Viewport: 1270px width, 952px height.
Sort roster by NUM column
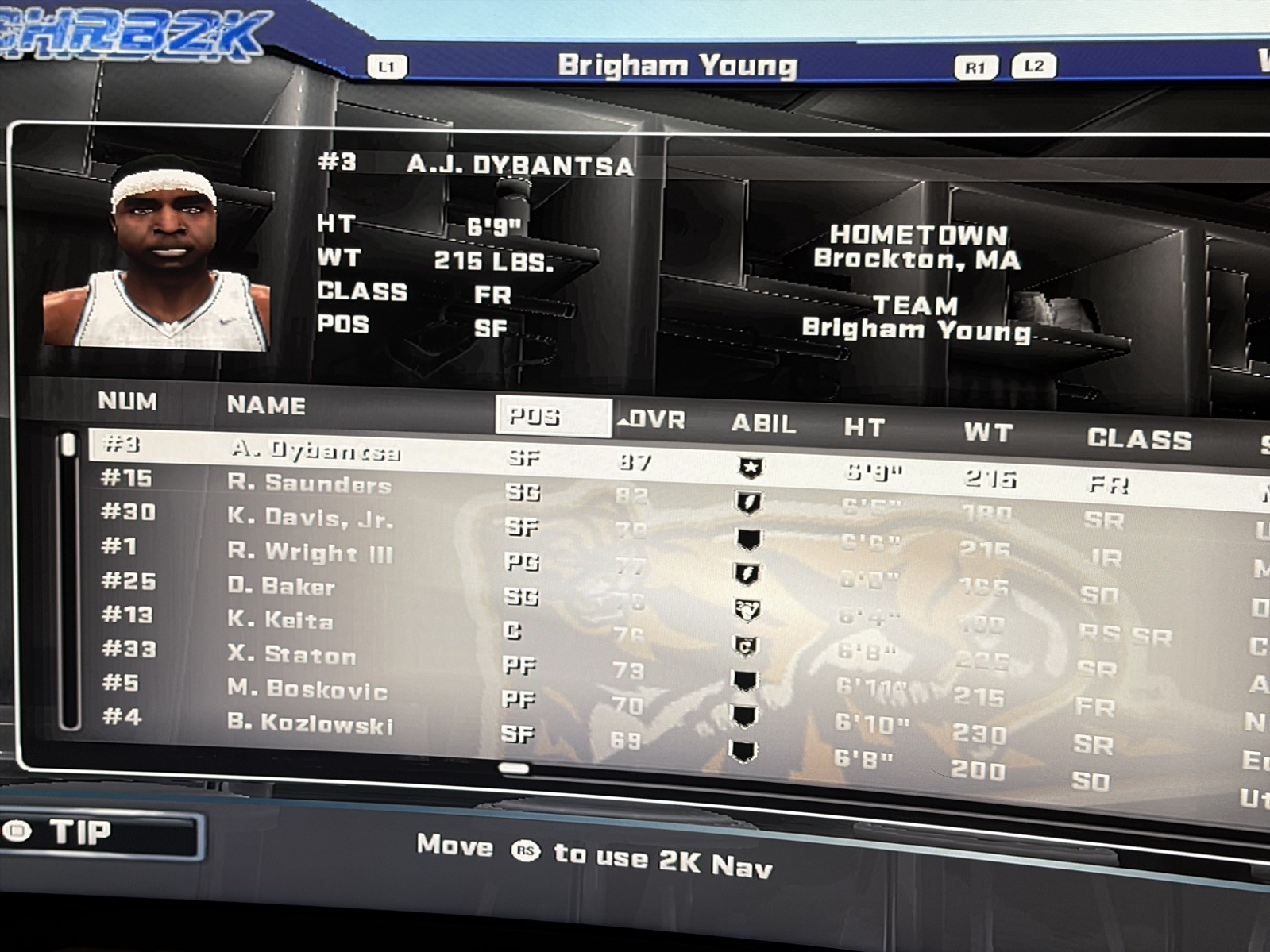[127, 401]
